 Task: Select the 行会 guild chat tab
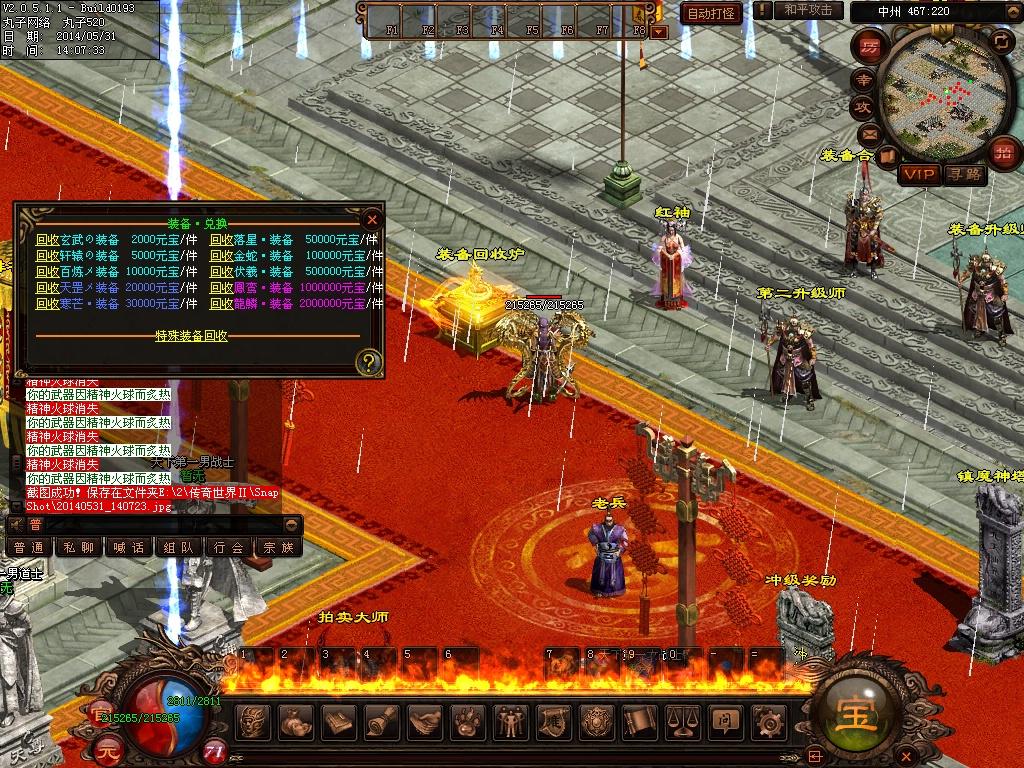[x=229, y=548]
